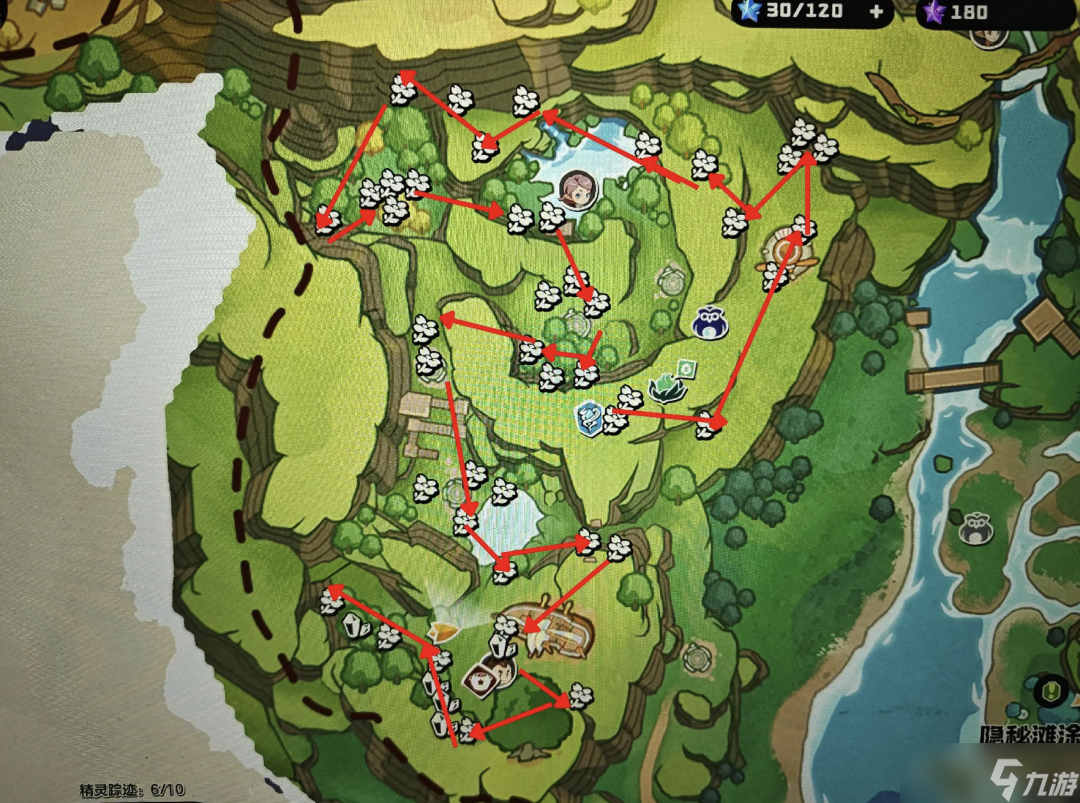
Task: Click the small green square leaf marker
Action: click(x=687, y=368)
